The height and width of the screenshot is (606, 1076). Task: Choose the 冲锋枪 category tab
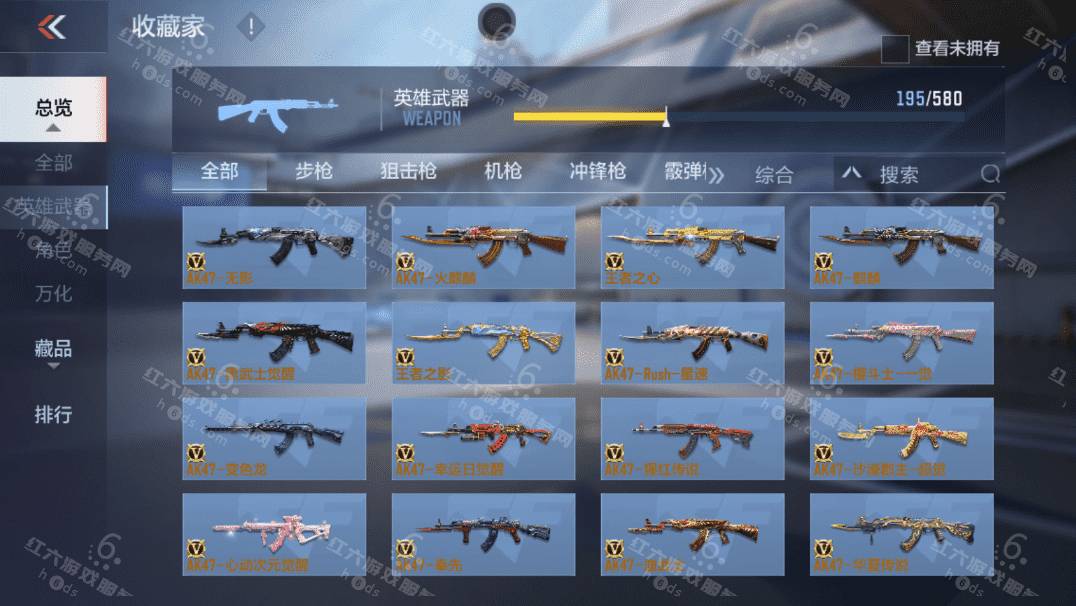(597, 171)
